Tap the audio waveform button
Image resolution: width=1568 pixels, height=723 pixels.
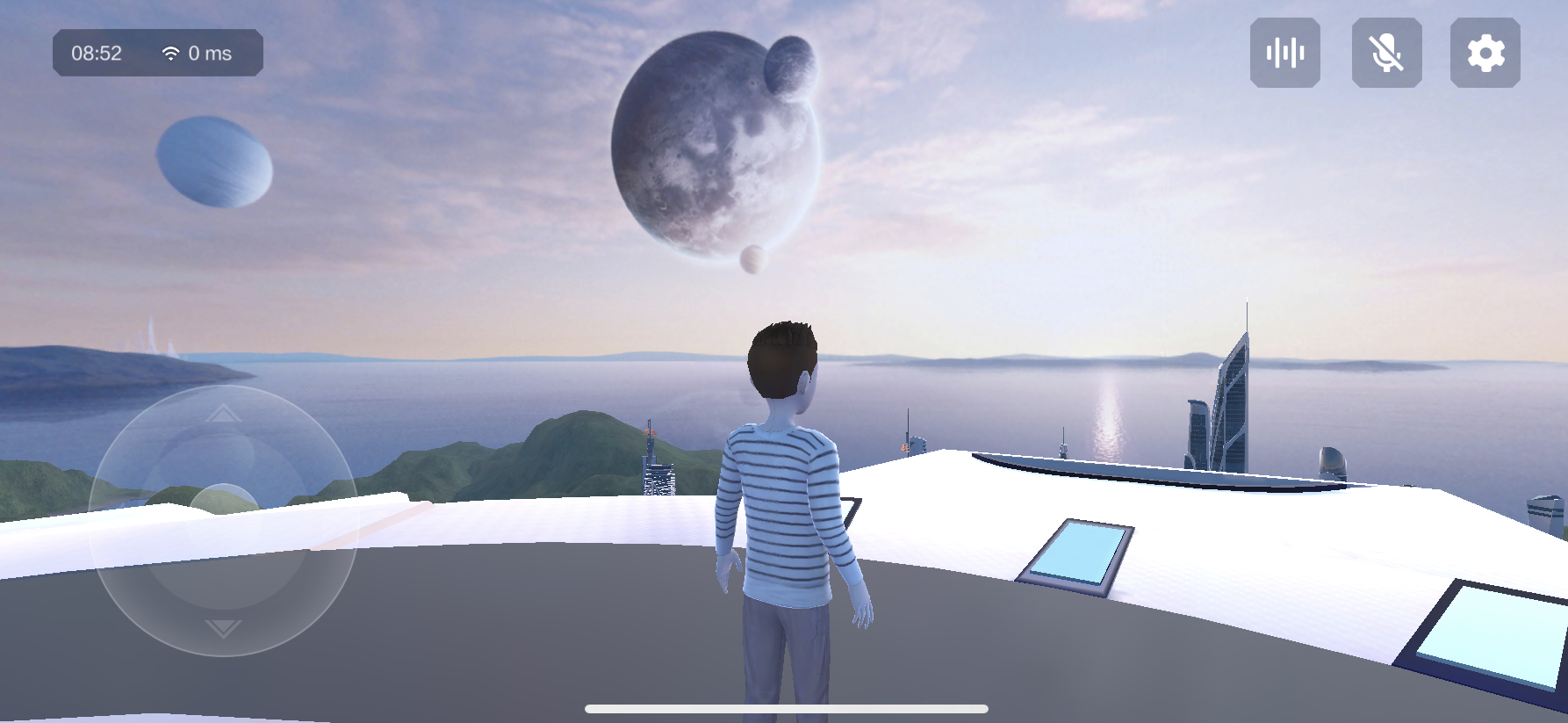[1284, 53]
